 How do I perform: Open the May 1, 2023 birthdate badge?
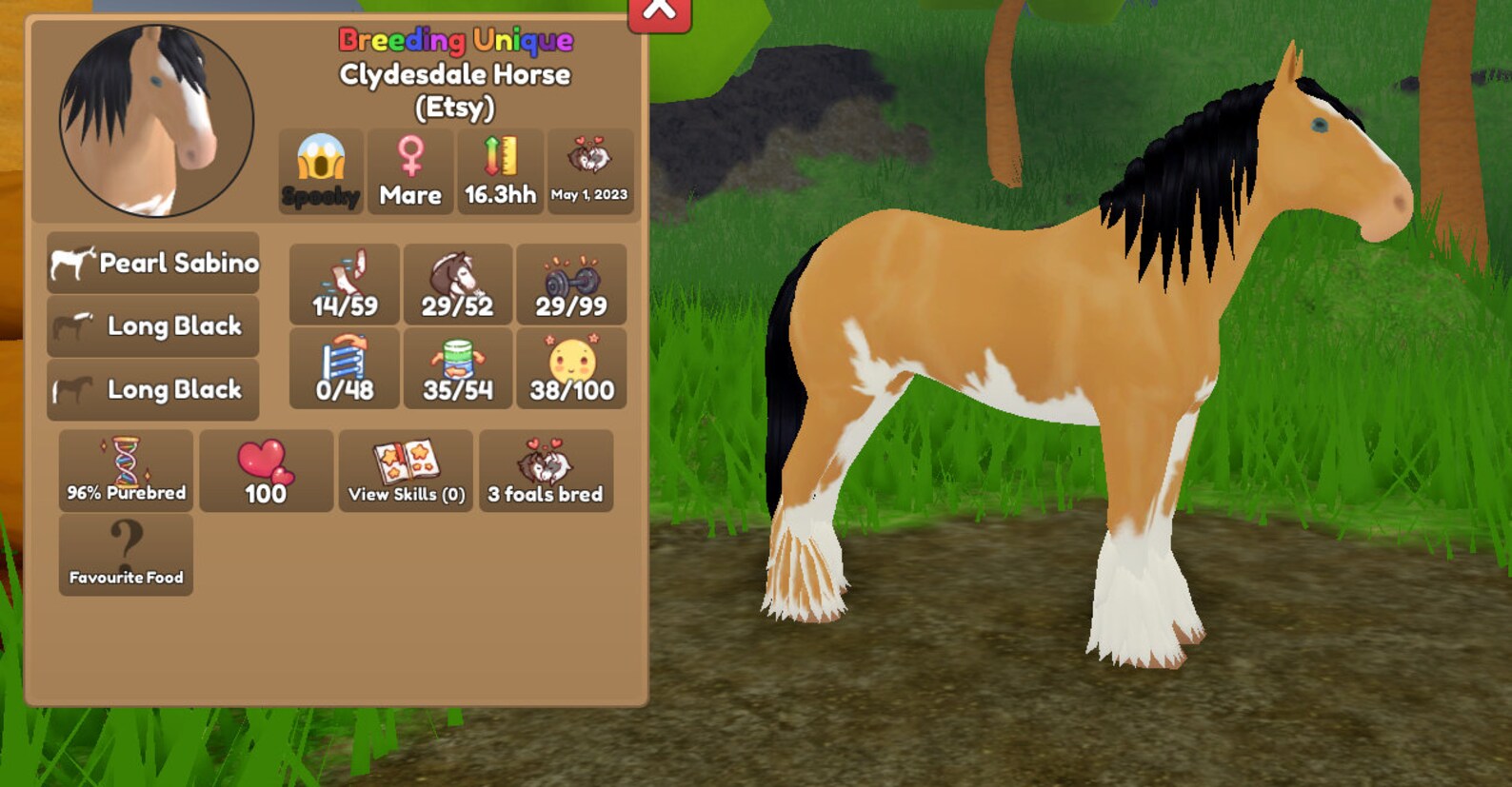(590, 172)
